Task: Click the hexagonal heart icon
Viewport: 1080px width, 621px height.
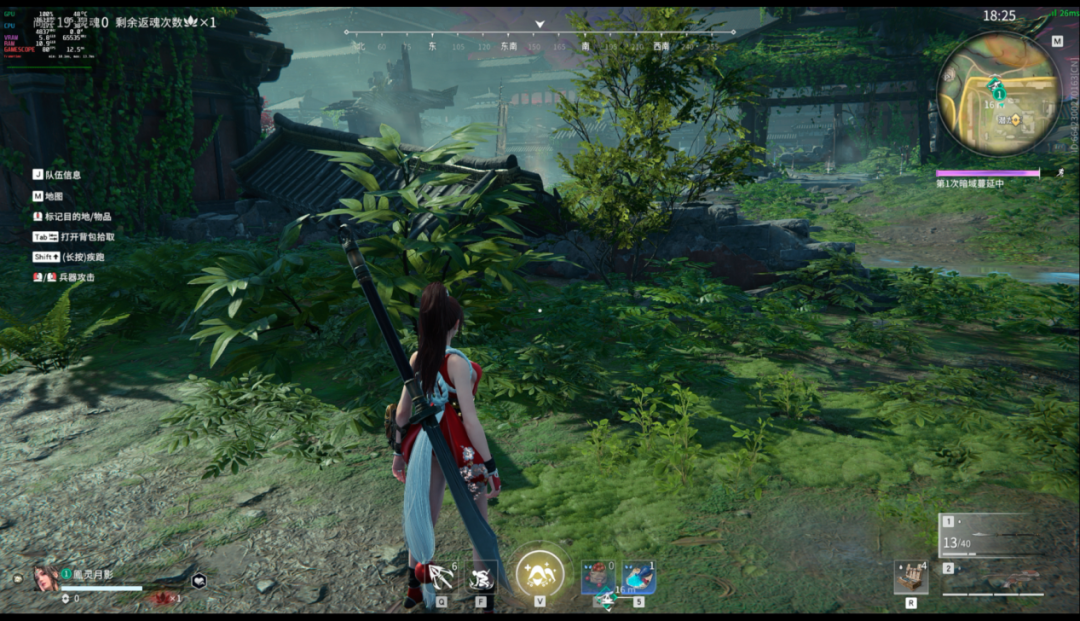Action: pos(199,580)
